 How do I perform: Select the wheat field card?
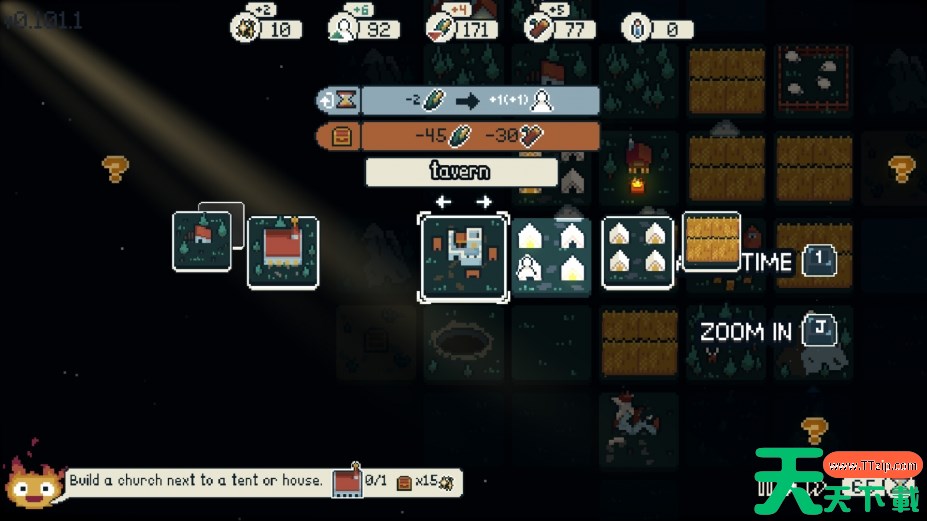711,239
